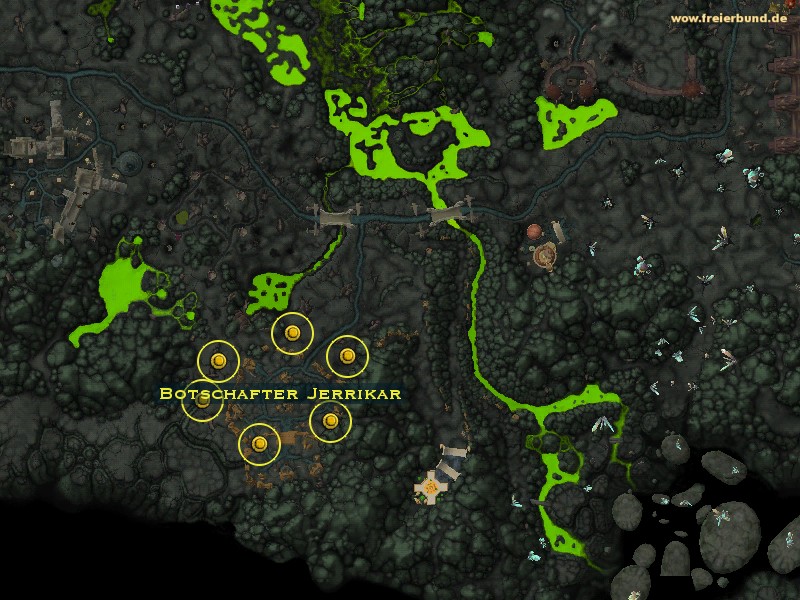Image resolution: width=800 pixels, height=600 pixels.
Task: Select the marker overlapping the Botschafter label
Action: coord(202,402)
